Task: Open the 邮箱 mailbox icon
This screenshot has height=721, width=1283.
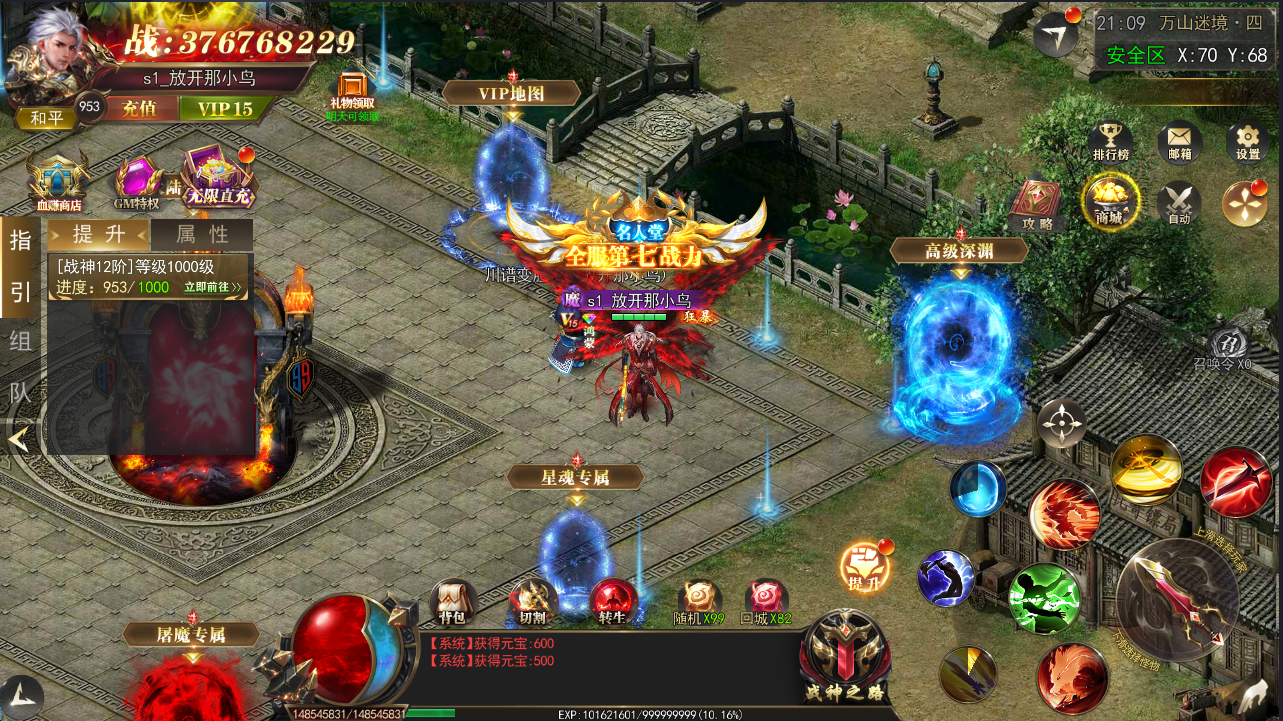Action: tap(1179, 141)
